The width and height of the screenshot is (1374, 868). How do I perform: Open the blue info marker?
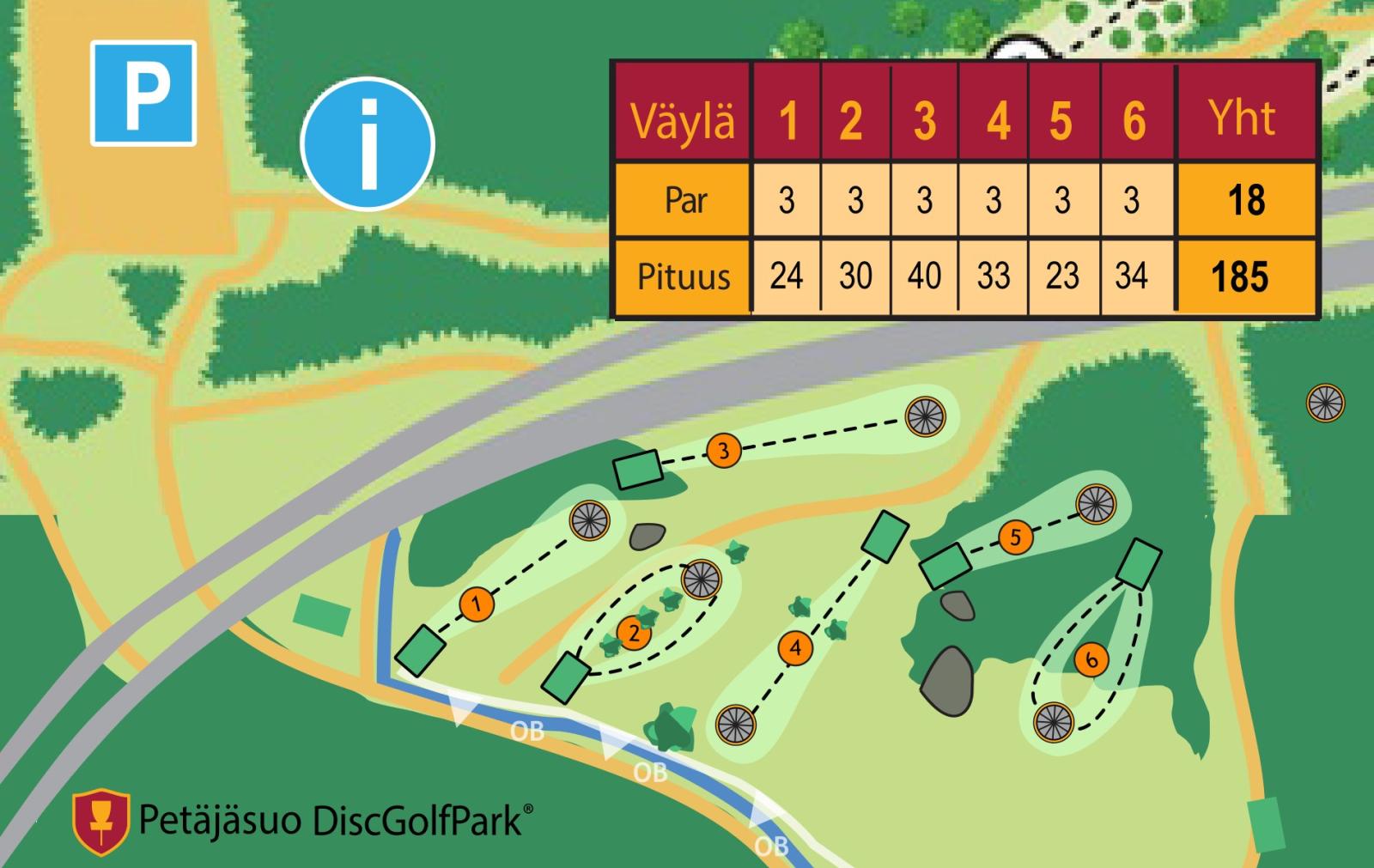coord(368,143)
